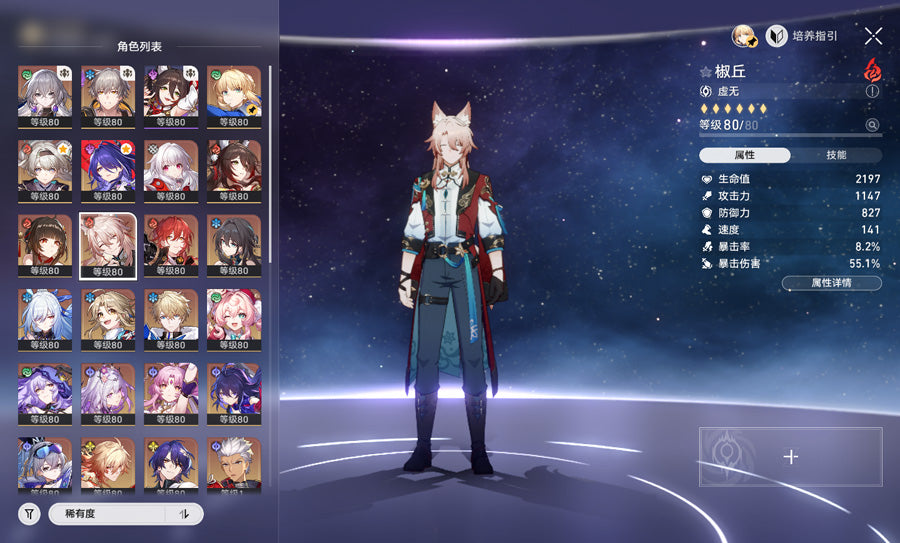
Task: Switch to the 技能 skills tab
Action: pyautogui.click(x=836, y=155)
